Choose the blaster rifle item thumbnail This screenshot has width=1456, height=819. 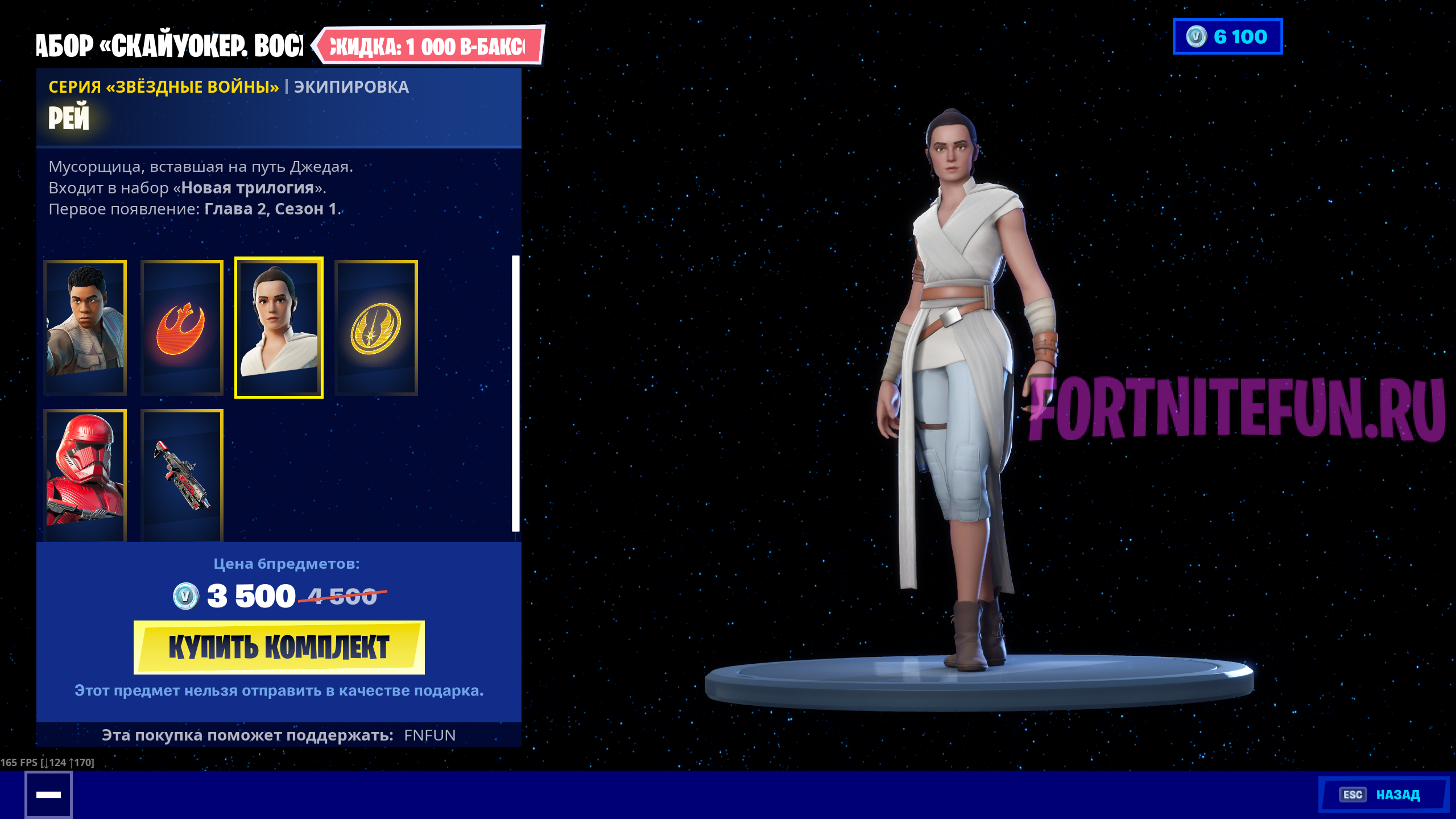coord(182,475)
